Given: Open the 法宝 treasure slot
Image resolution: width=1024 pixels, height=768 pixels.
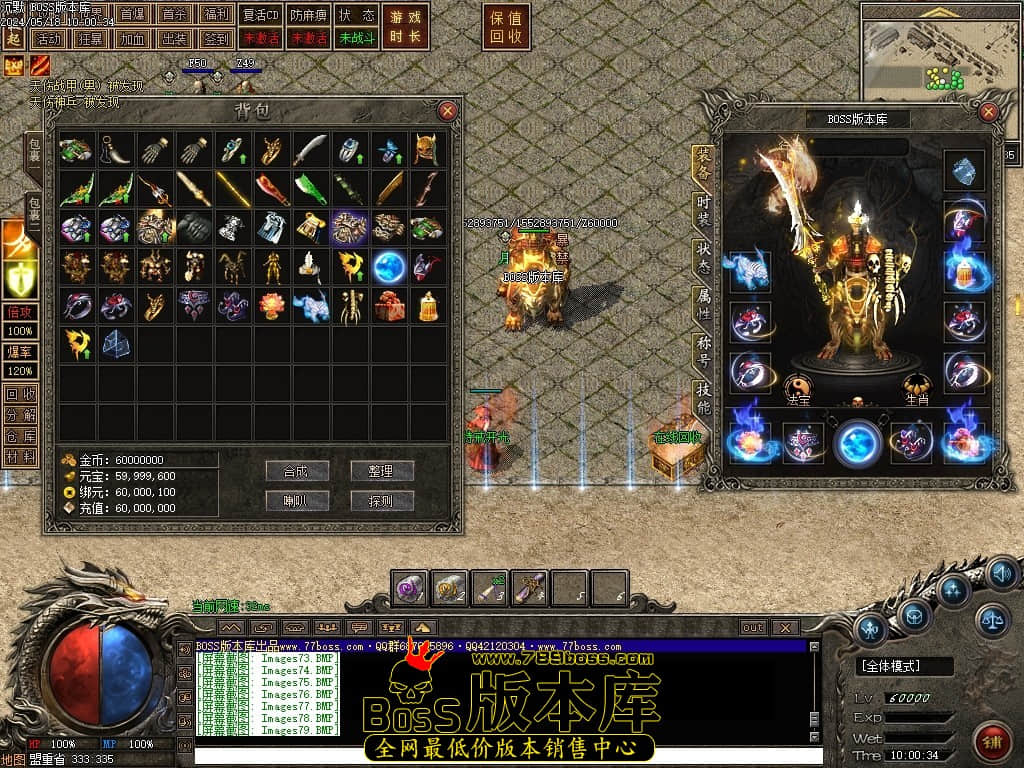Looking at the screenshot, I should click(x=798, y=388).
